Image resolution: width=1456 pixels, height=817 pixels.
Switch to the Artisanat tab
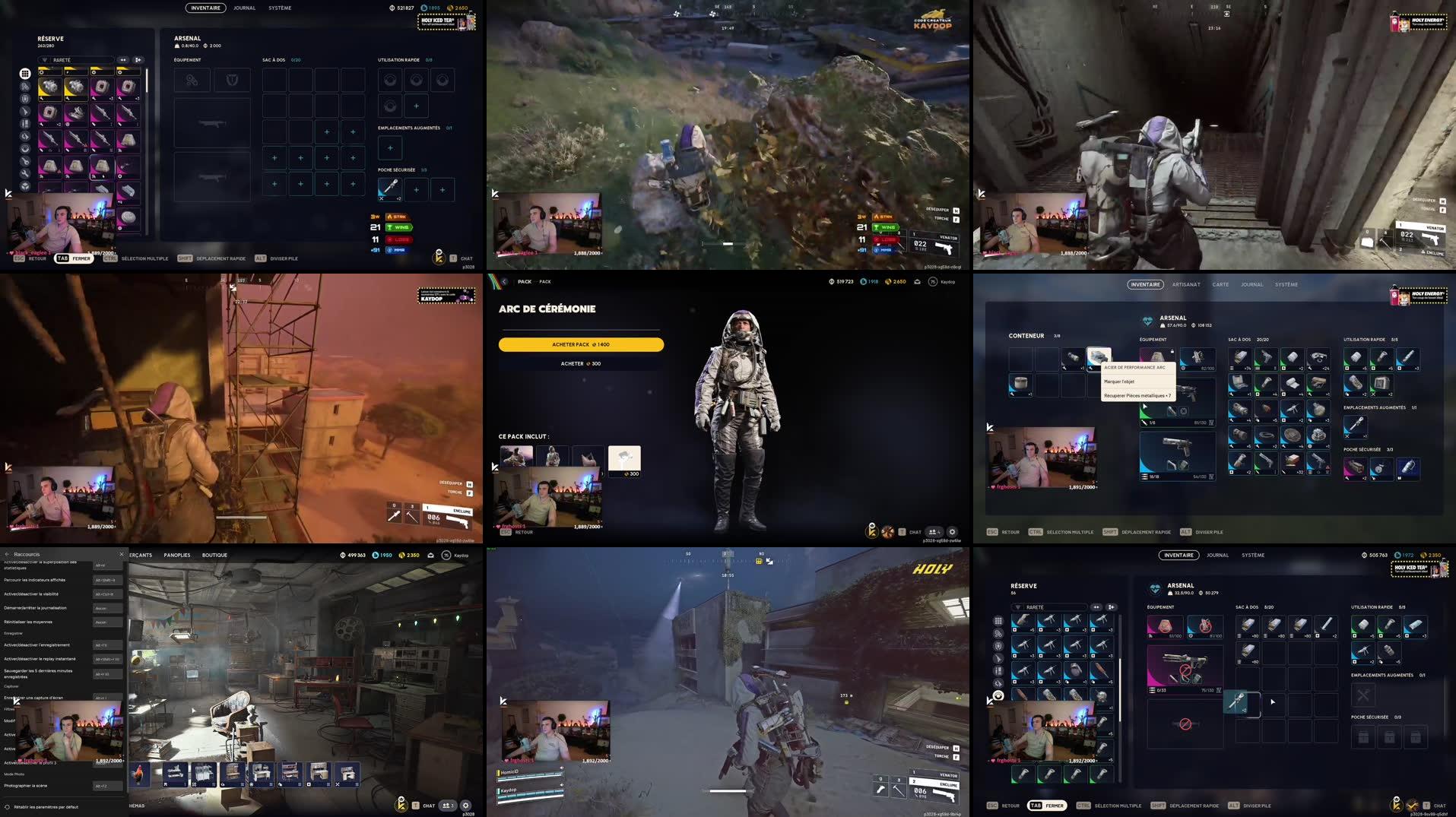tap(1187, 284)
